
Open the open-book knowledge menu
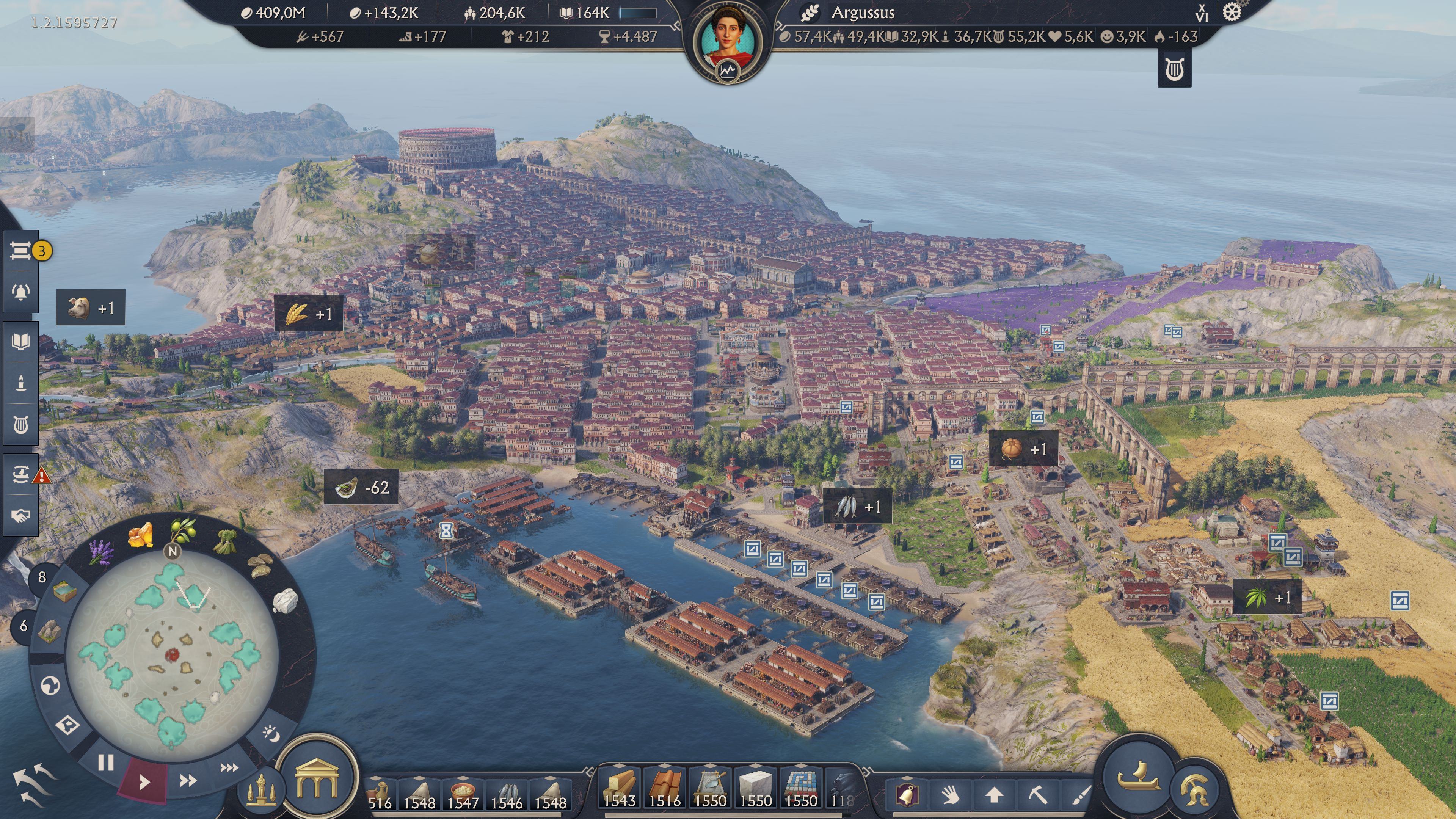21,341
